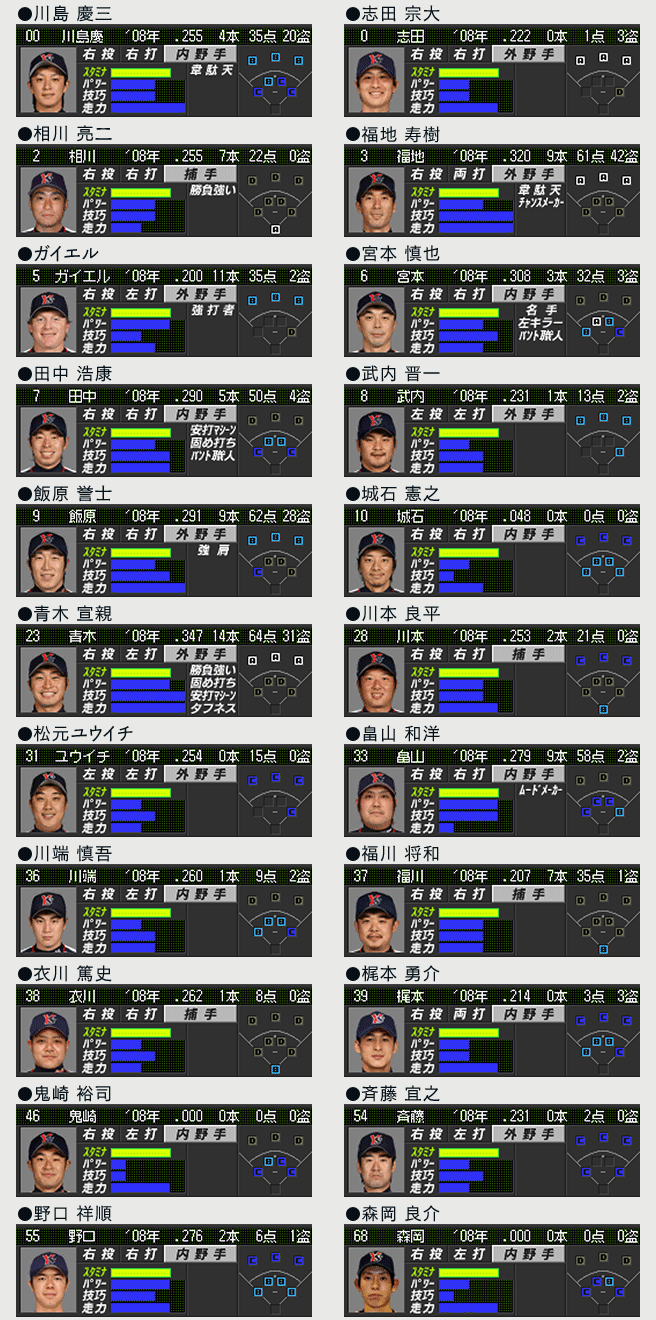The image size is (656, 1320).
Task: Choose the 福川将和 catcher card
Action: [492, 912]
